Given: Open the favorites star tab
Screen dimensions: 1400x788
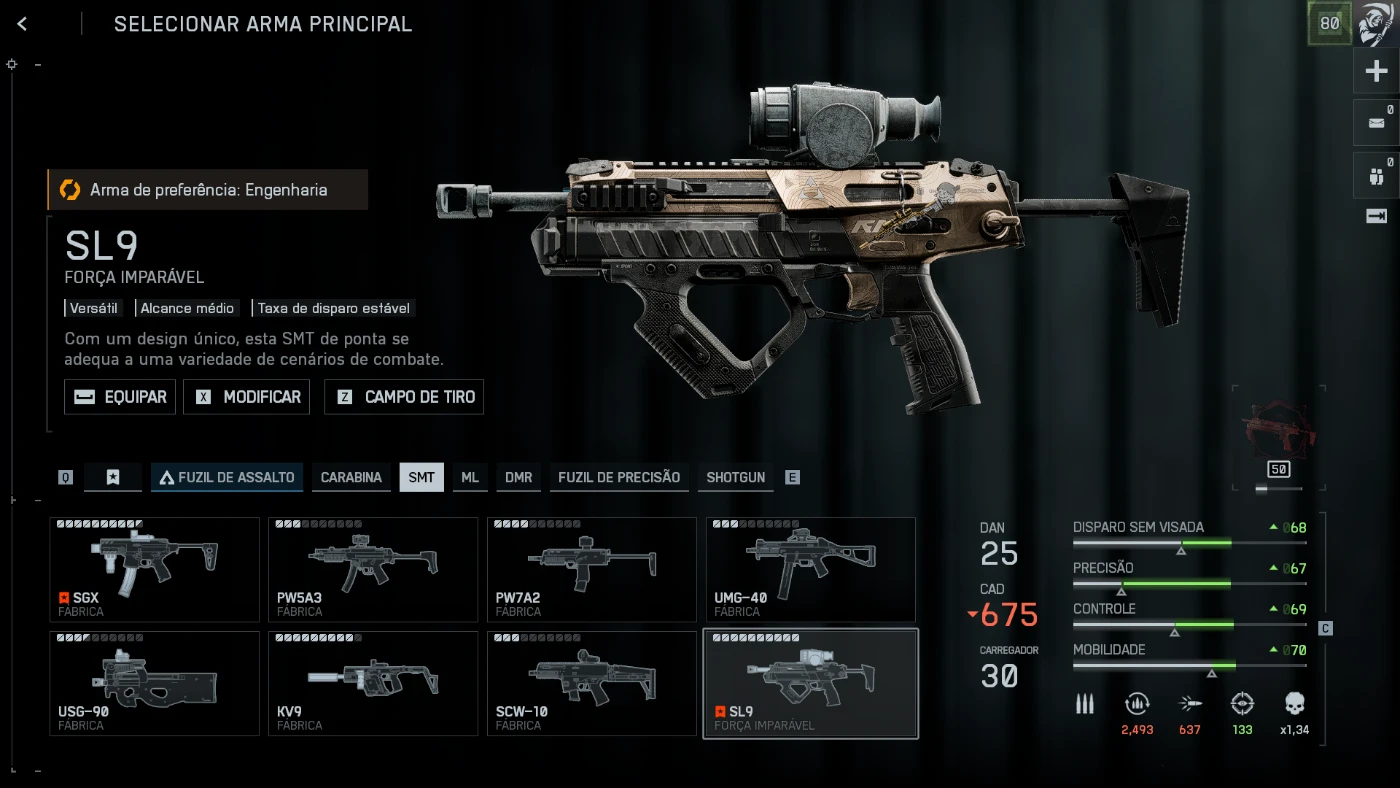Looking at the screenshot, I should point(113,477).
